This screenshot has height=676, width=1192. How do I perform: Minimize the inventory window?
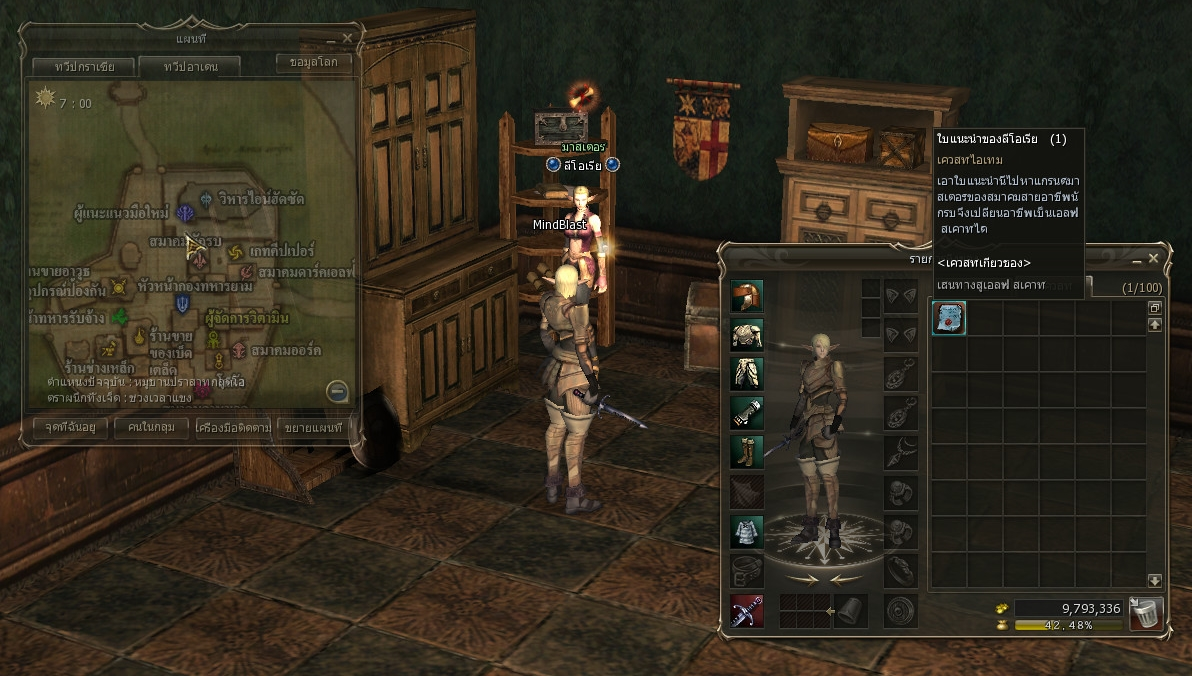click(1137, 260)
